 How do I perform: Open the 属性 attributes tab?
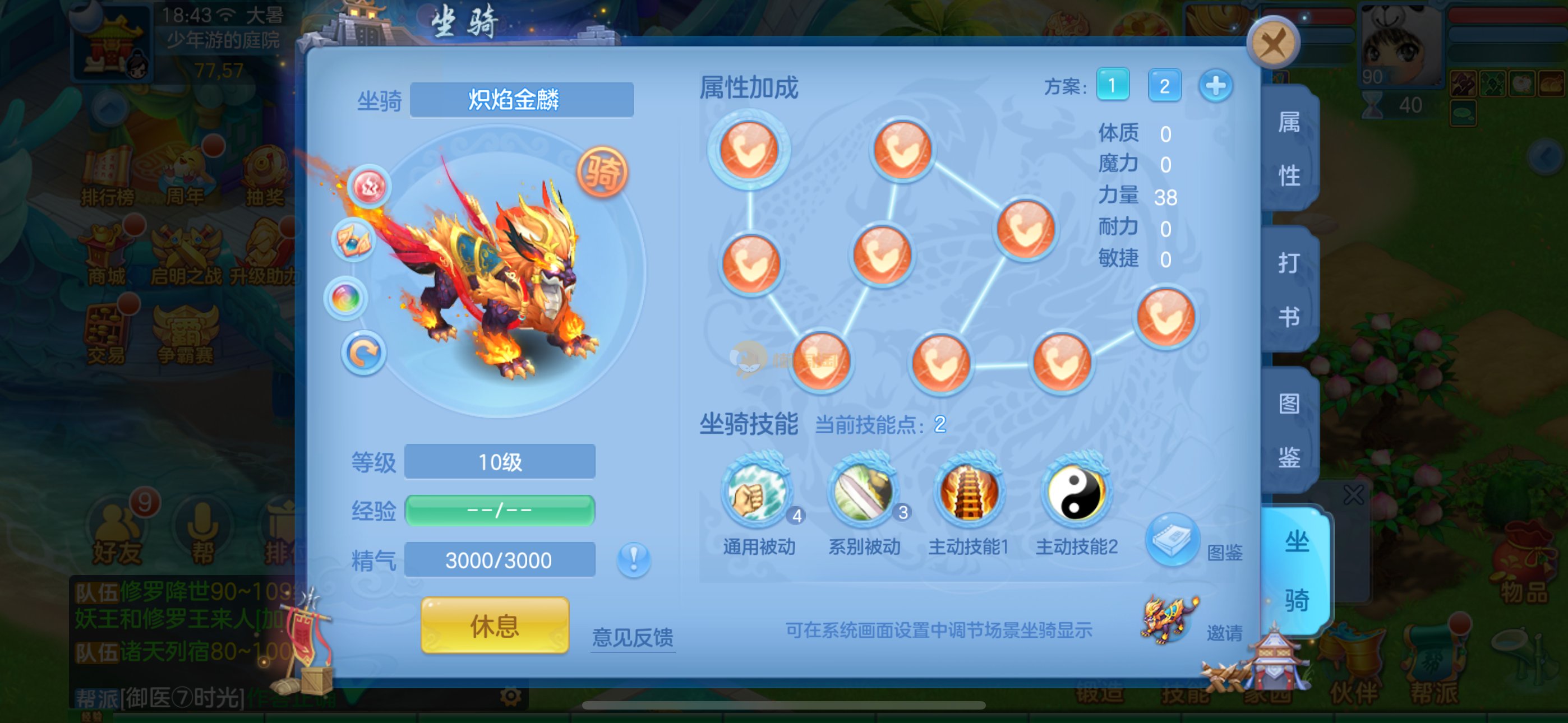1289,149
